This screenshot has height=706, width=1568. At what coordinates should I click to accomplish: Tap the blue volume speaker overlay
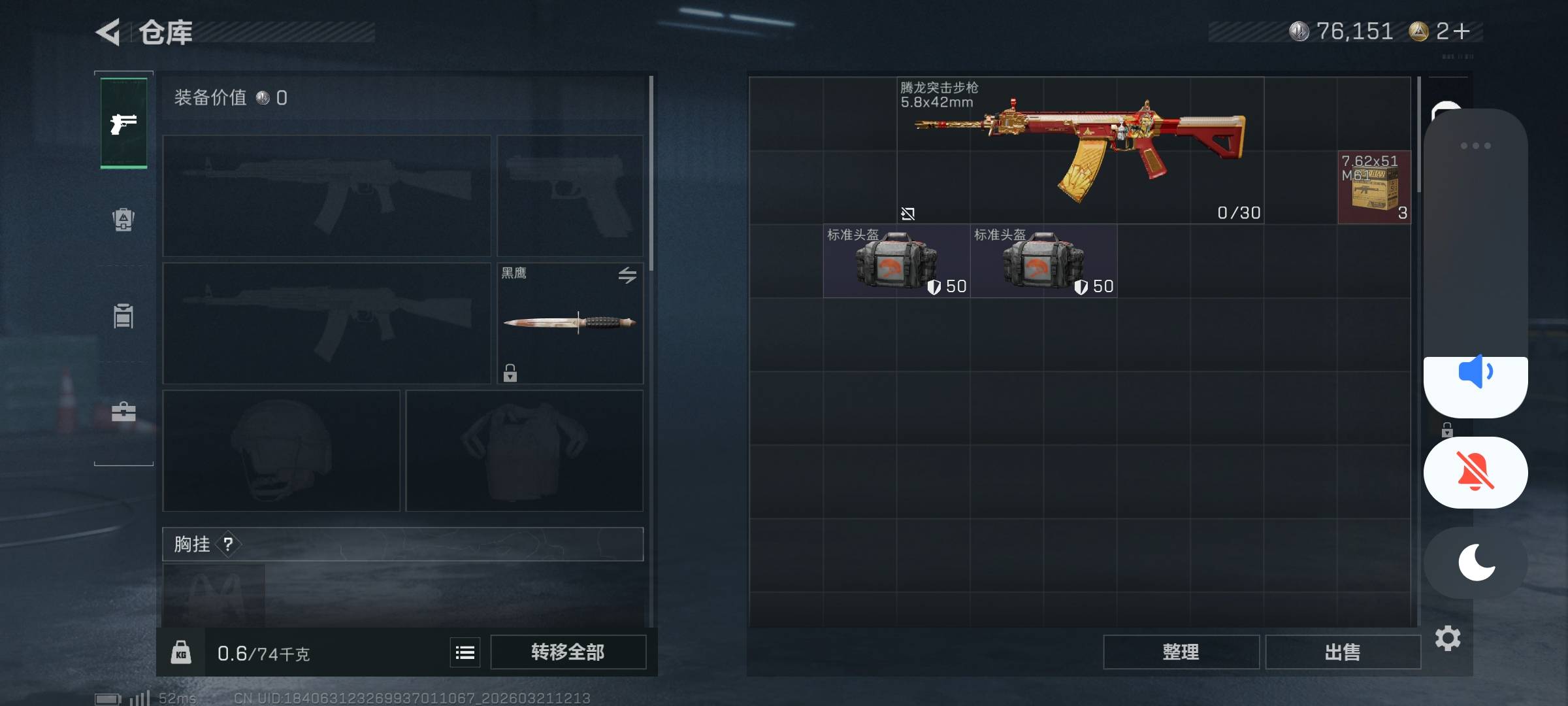(1475, 373)
